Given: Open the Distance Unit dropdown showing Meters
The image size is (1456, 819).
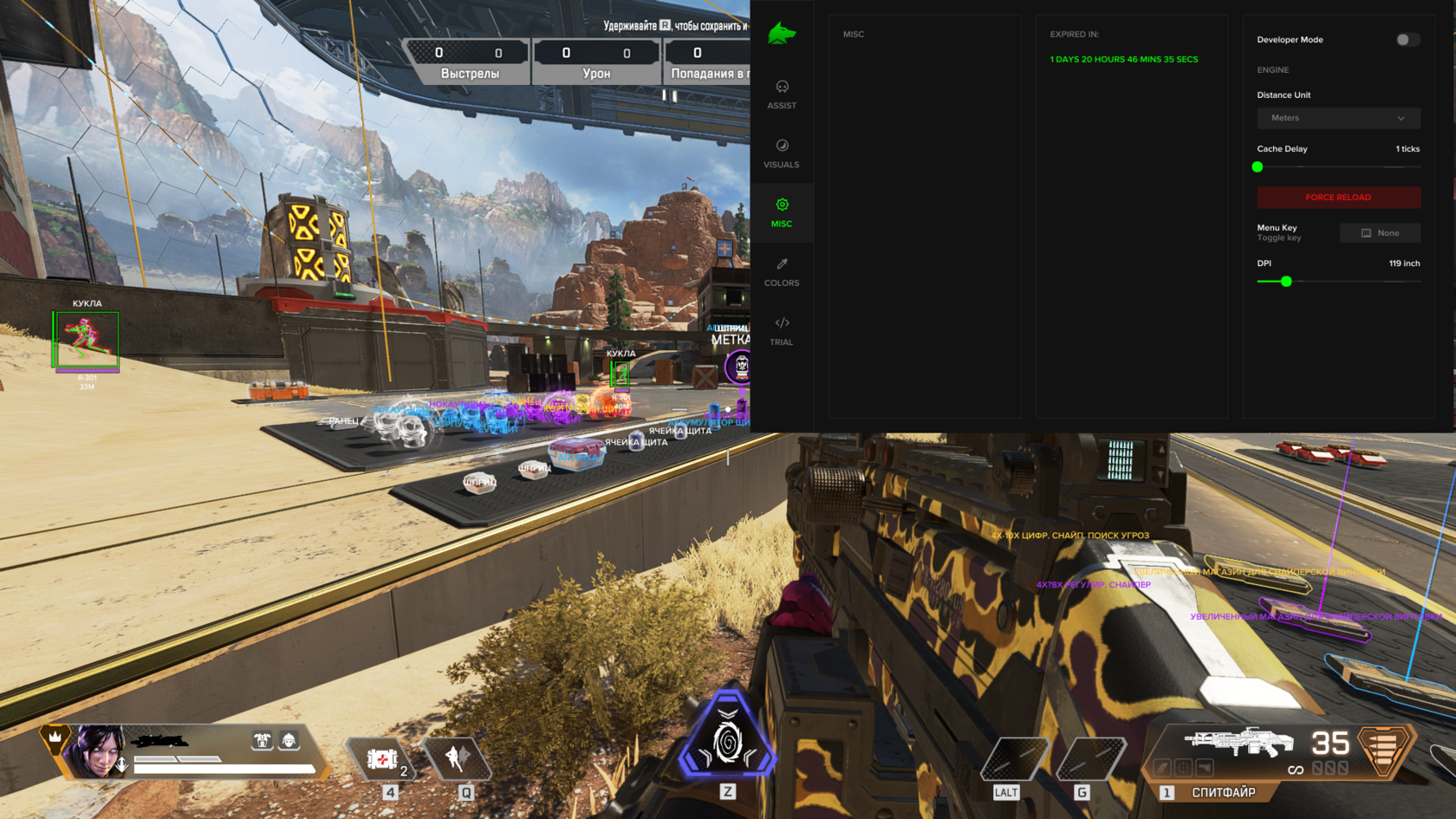Looking at the screenshot, I should click(x=1337, y=118).
